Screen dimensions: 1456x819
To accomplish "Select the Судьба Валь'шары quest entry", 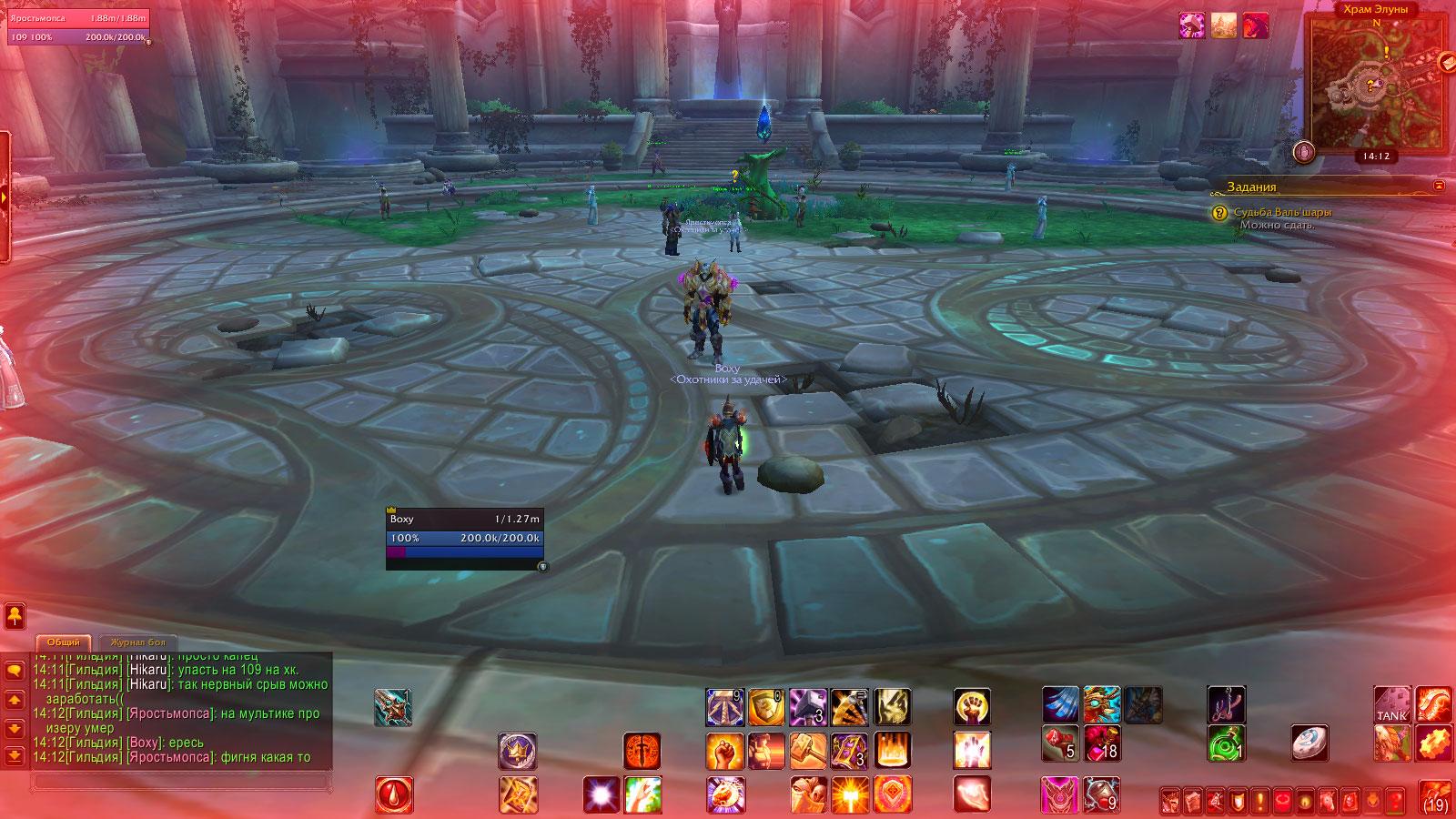I will [x=1282, y=212].
